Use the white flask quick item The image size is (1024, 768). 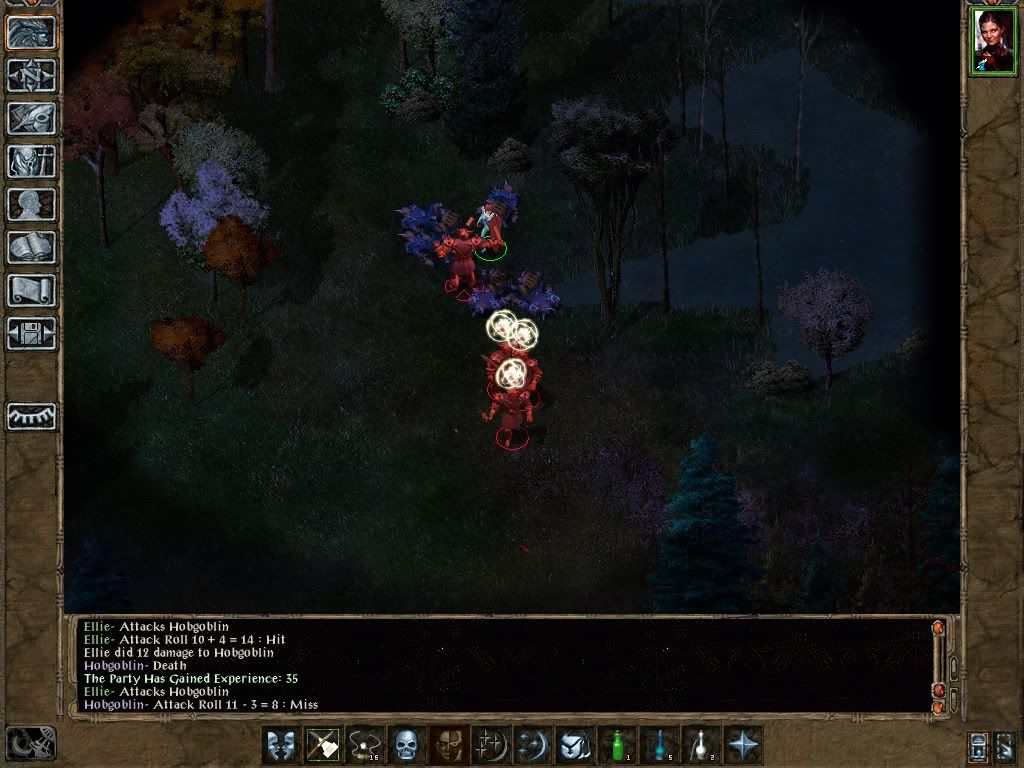[701, 745]
